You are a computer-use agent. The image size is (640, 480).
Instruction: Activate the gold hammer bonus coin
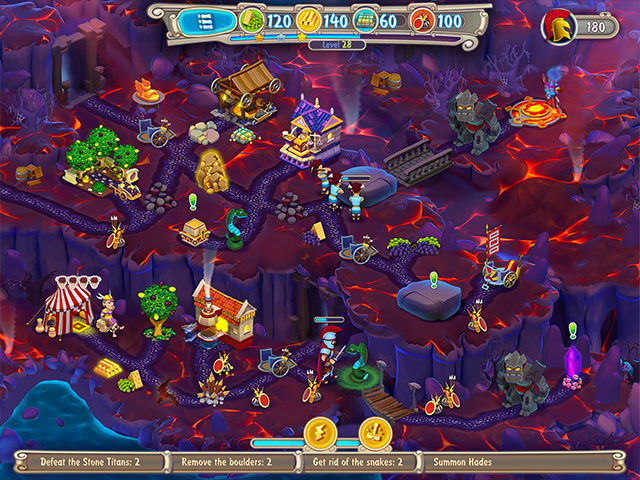point(374,434)
